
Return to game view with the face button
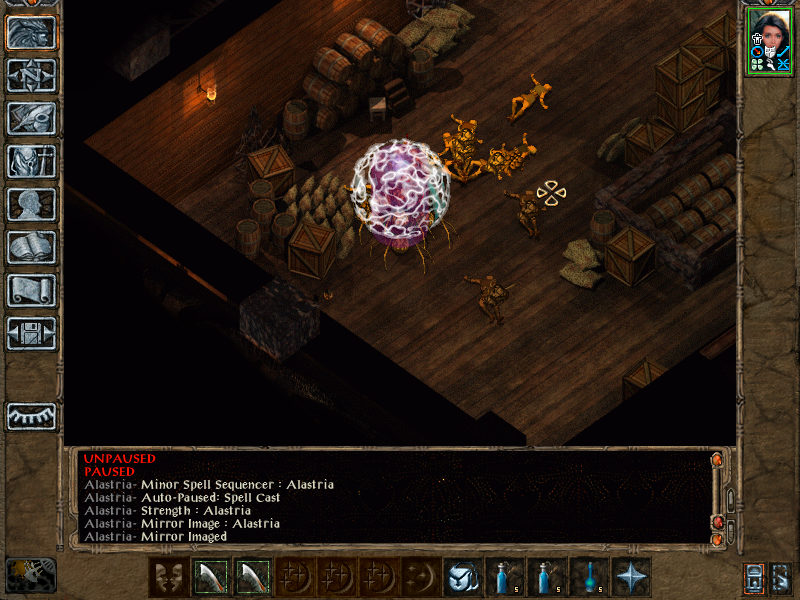(x=31, y=33)
